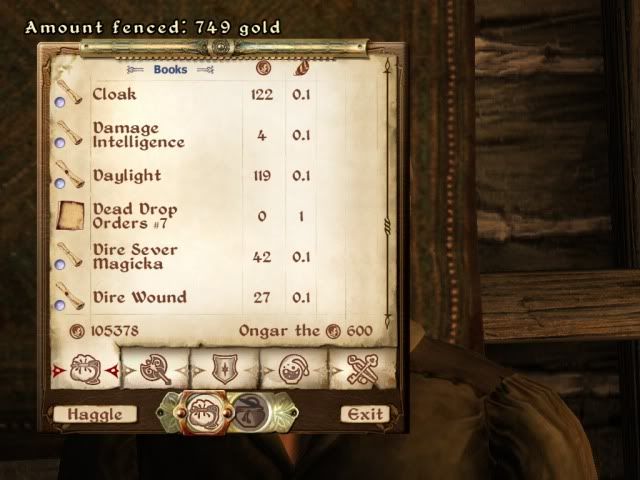Sort the list by Books name header
Image resolution: width=640 pixels, height=480 pixels.
170,70
